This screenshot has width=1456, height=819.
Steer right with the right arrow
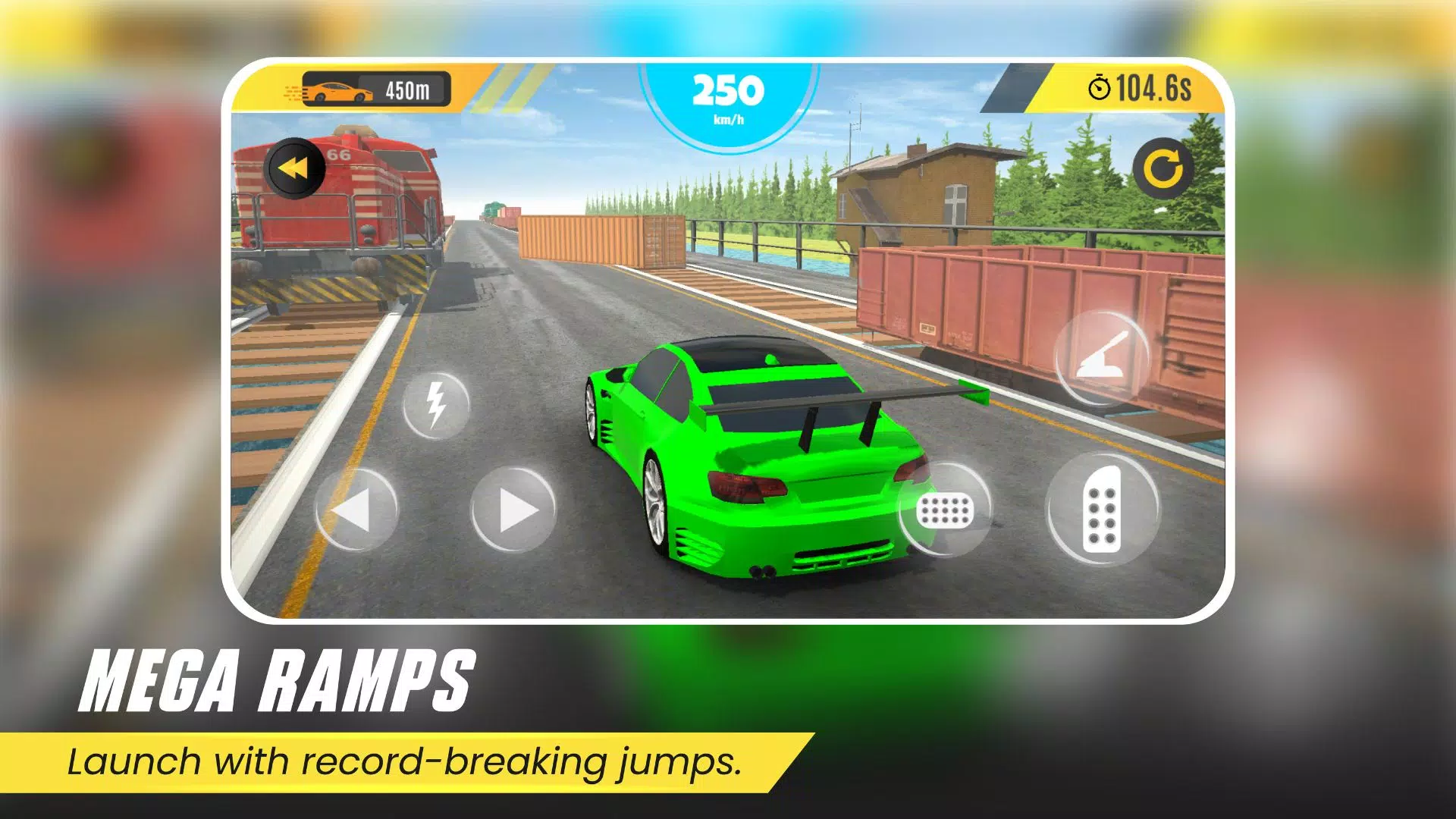coord(513,510)
